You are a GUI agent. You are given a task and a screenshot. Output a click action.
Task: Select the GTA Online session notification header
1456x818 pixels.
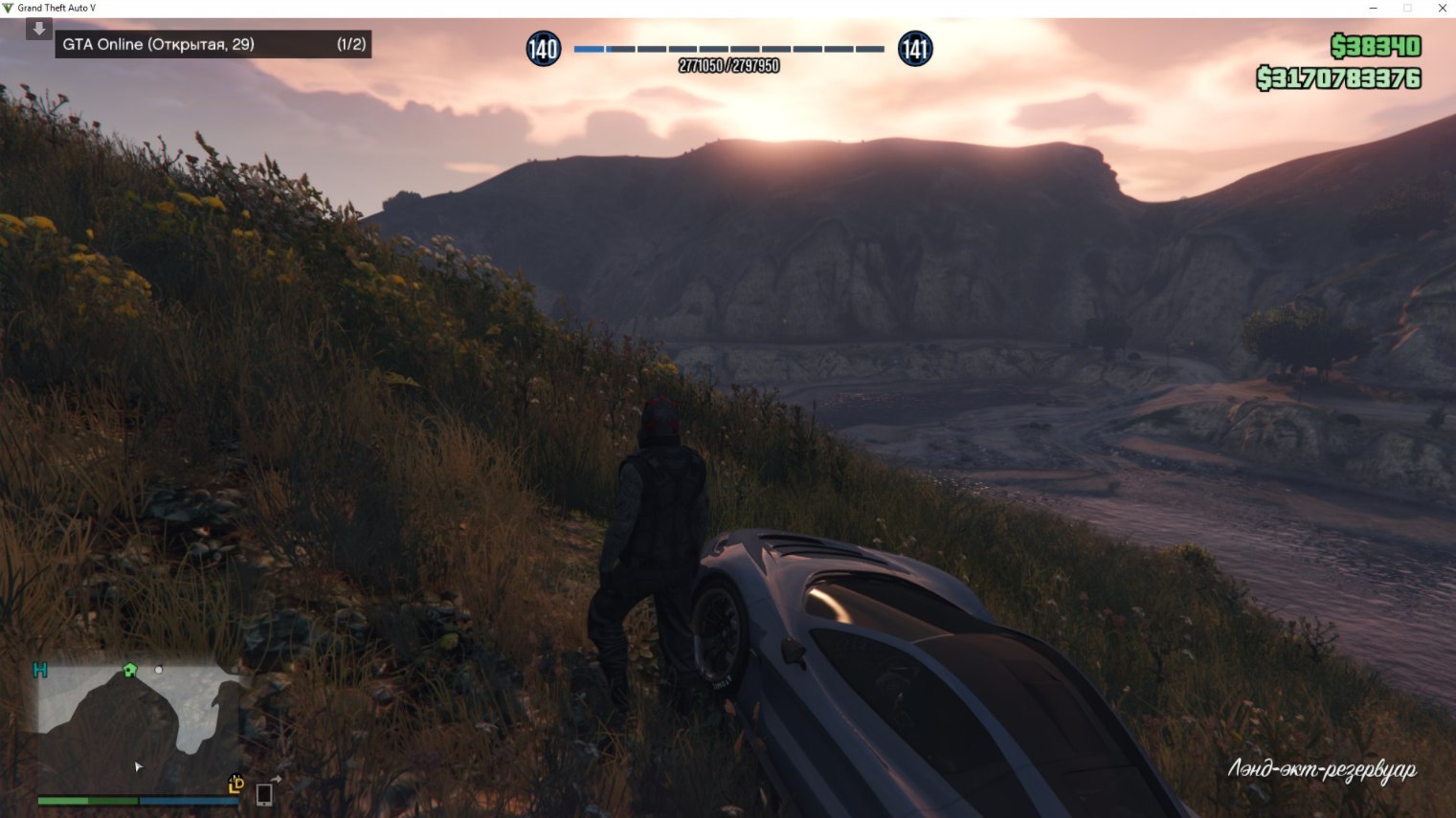(x=213, y=44)
